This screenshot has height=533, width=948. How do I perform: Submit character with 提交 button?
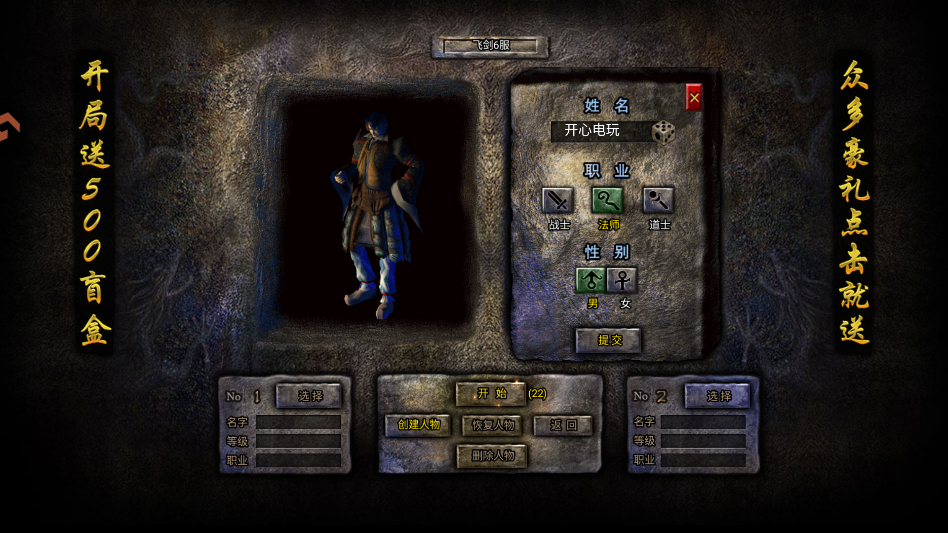(609, 340)
